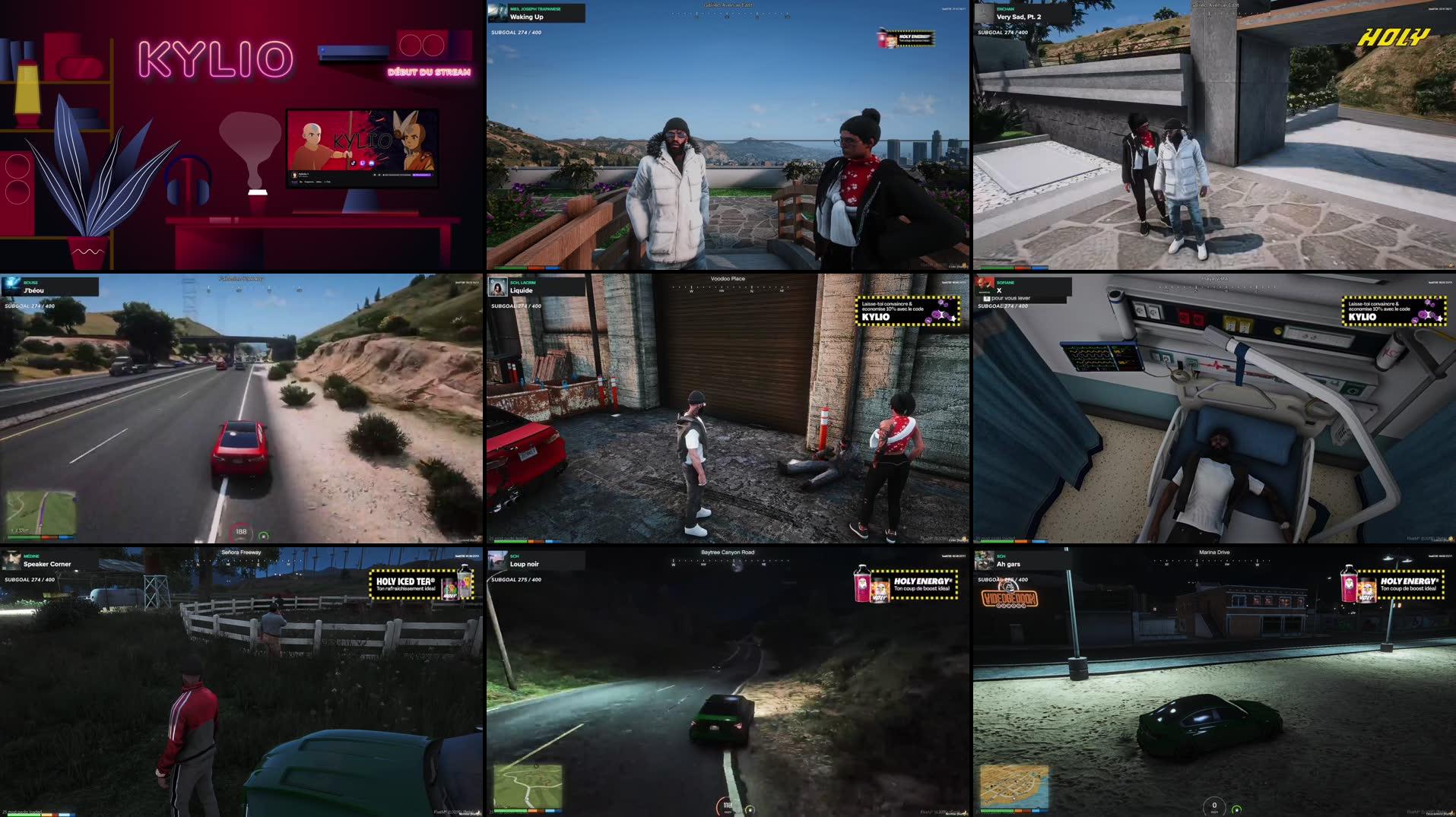Select the Instagram icon on the KYLIO banner
This screenshot has height=817, width=1456.
[x=371, y=164]
